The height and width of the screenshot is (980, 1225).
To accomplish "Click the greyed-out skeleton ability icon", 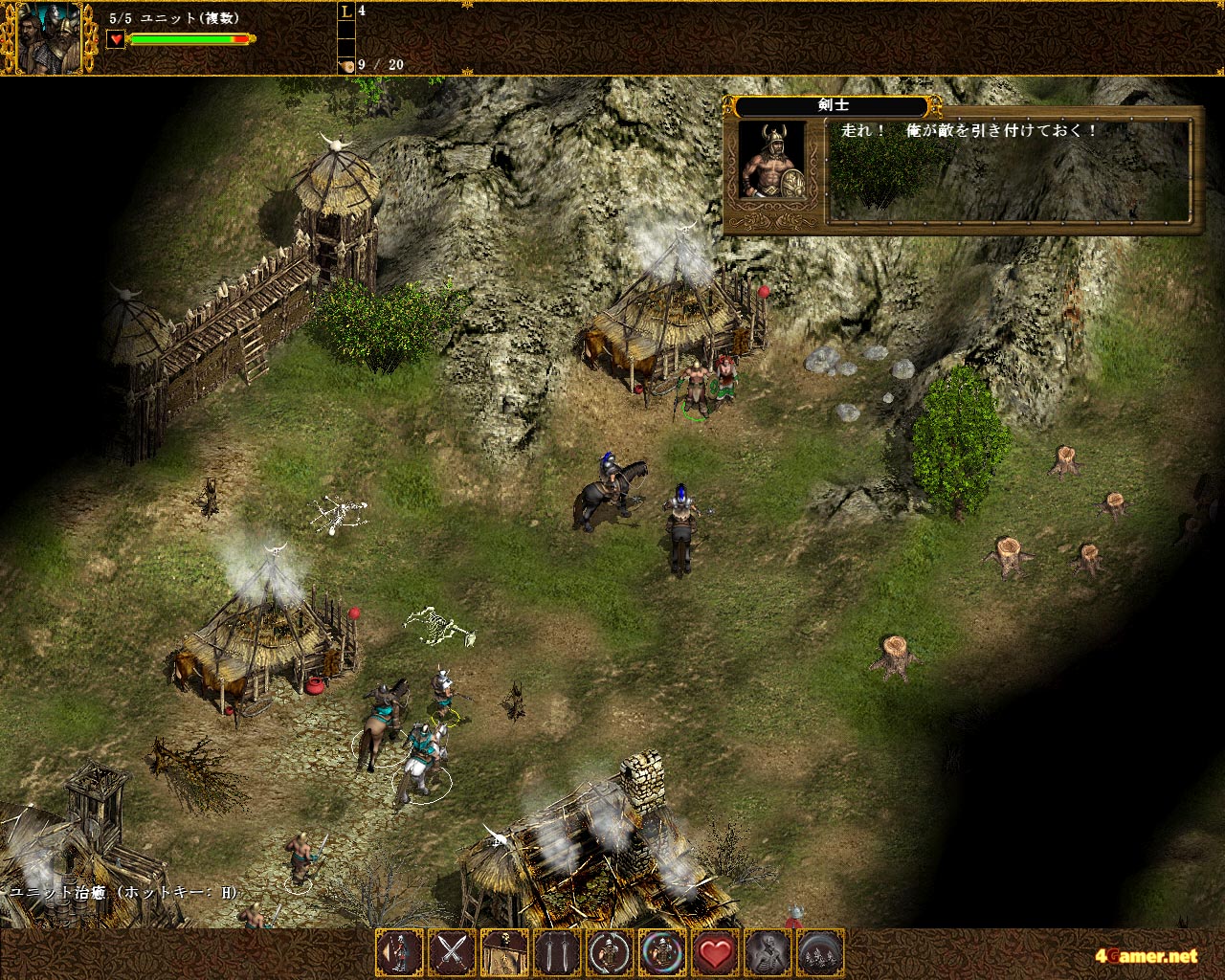I will click(768, 952).
